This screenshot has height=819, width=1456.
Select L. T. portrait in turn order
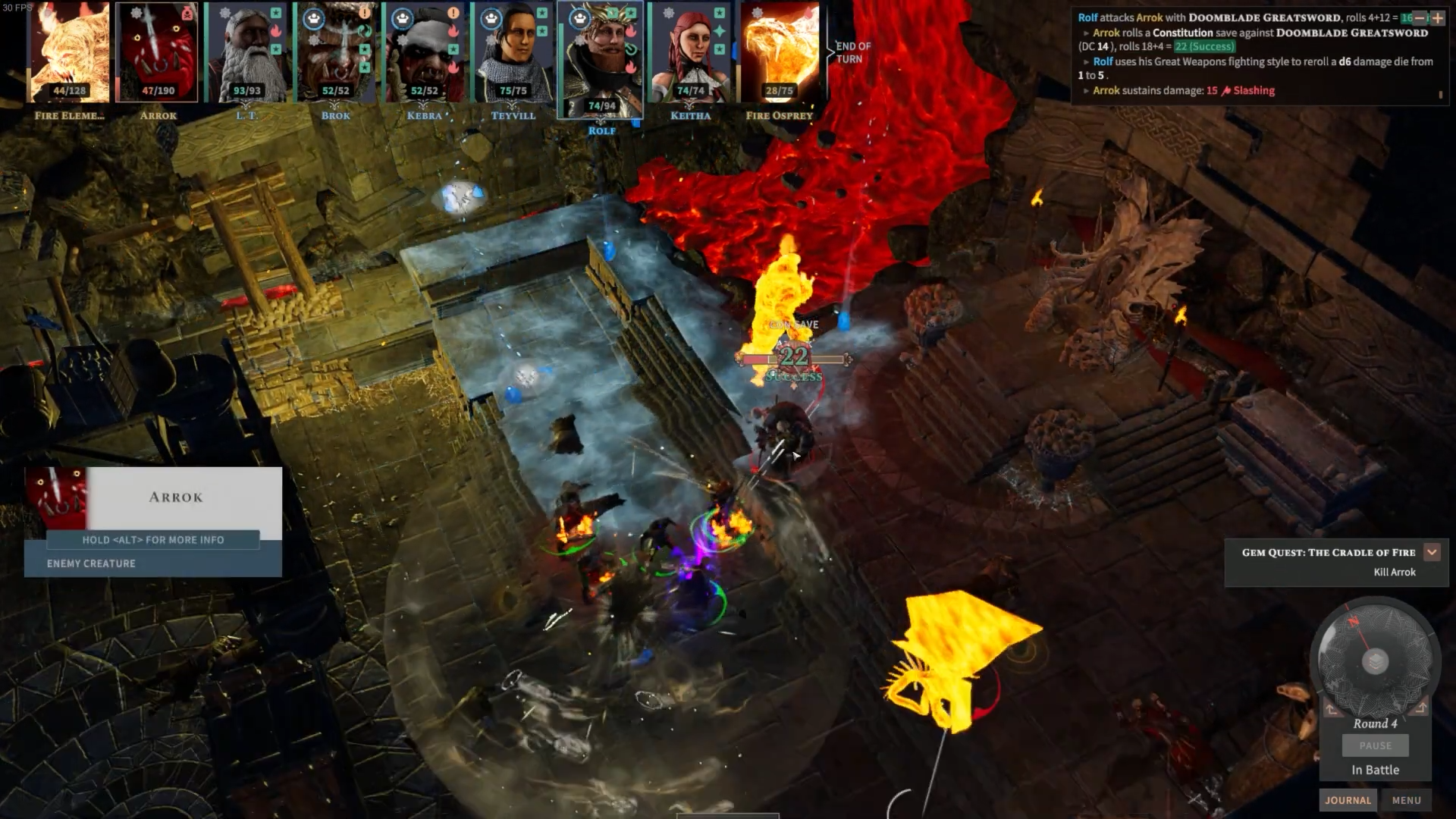pos(246,53)
